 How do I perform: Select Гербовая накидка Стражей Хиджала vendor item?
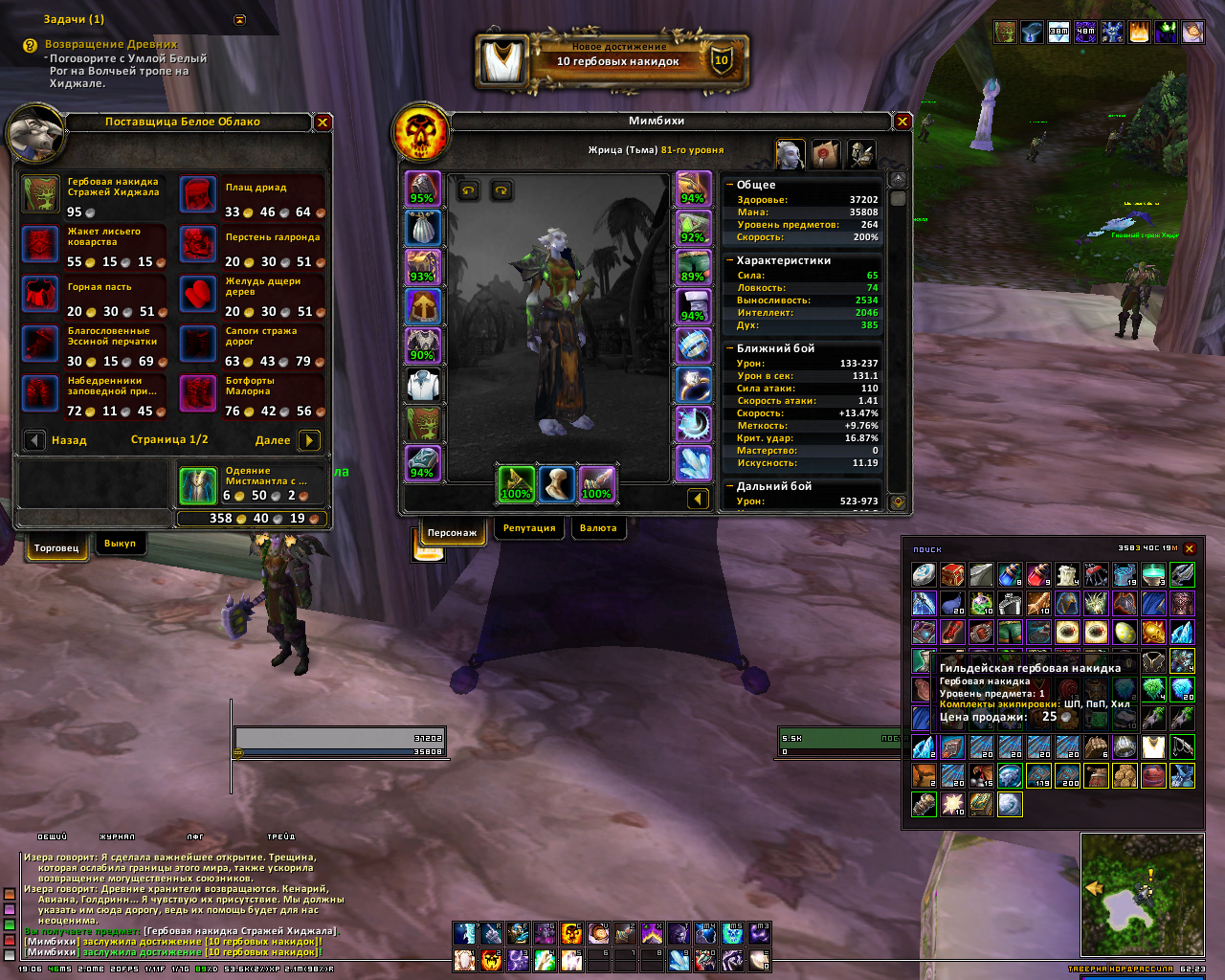(40, 195)
